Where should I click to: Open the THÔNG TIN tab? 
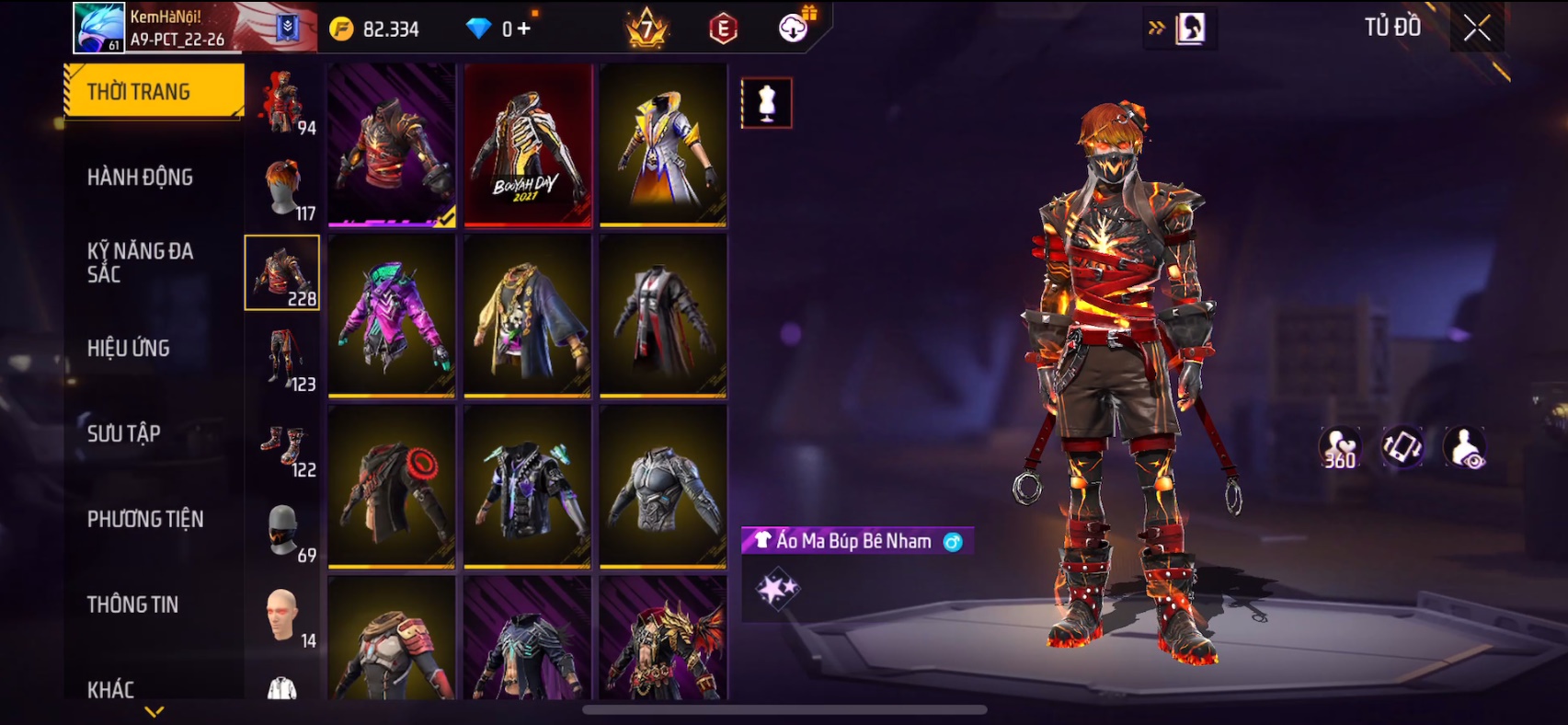(133, 604)
